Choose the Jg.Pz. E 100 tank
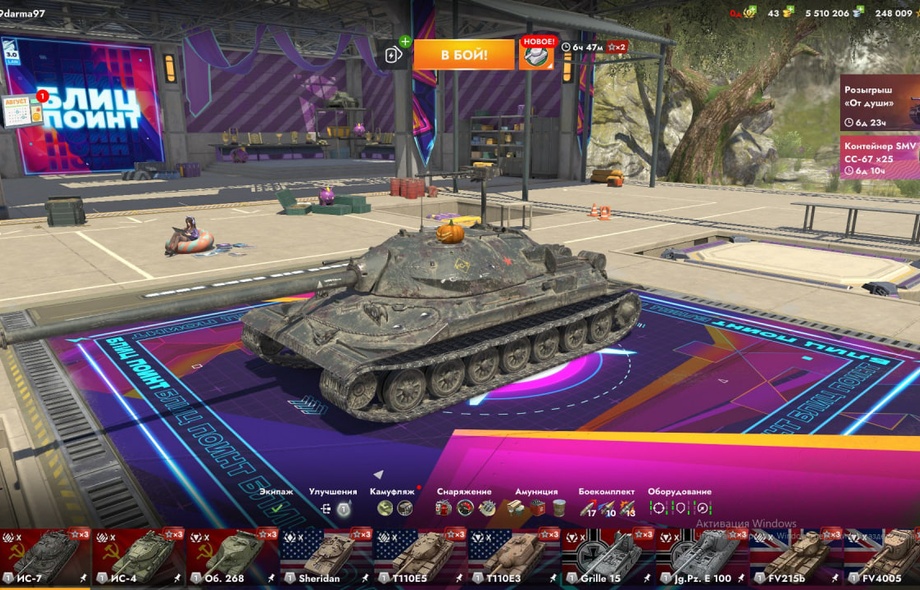 pyautogui.click(x=703, y=558)
